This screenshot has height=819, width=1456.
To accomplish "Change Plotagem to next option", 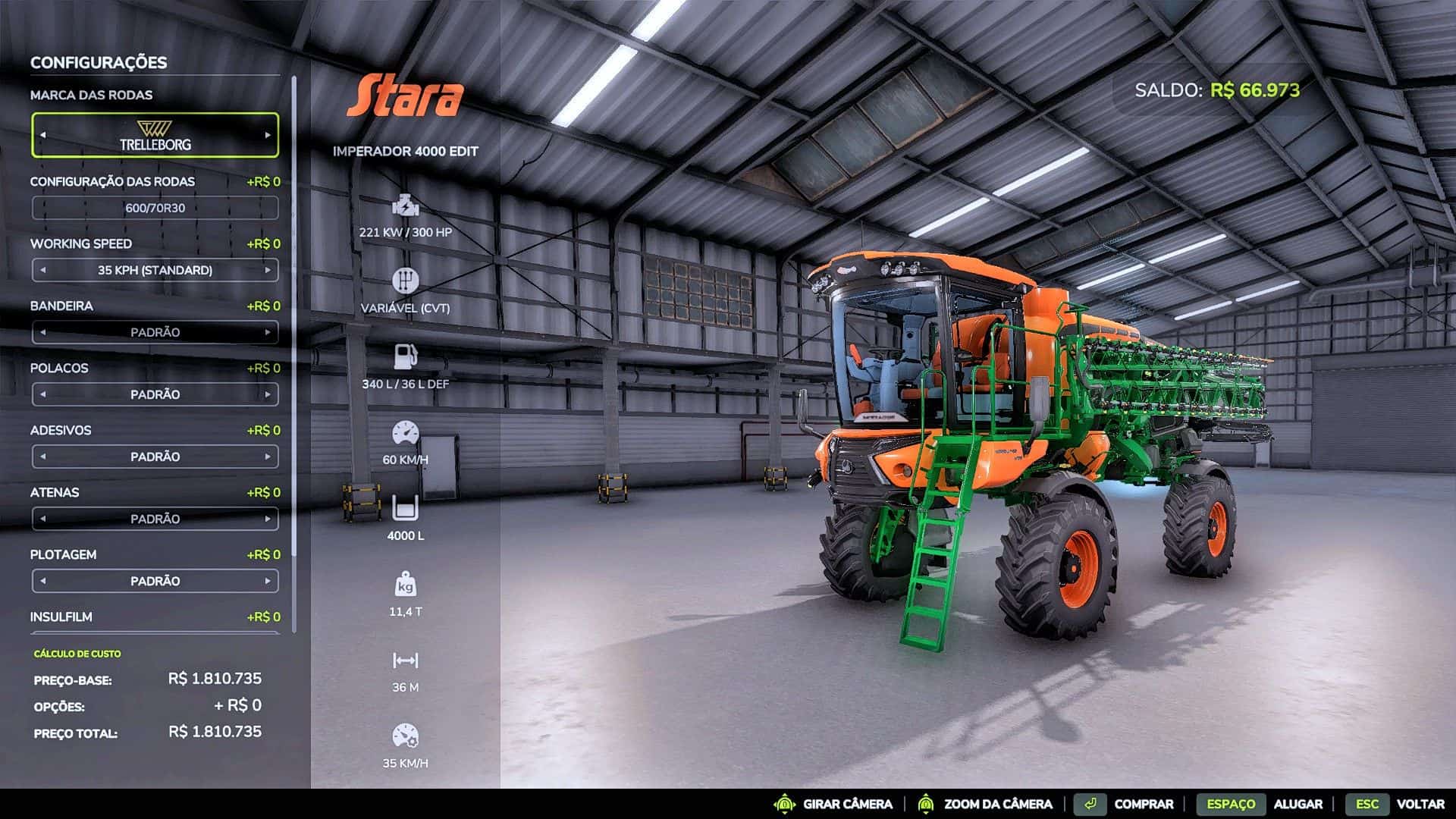I will pyautogui.click(x=268, y=581).
